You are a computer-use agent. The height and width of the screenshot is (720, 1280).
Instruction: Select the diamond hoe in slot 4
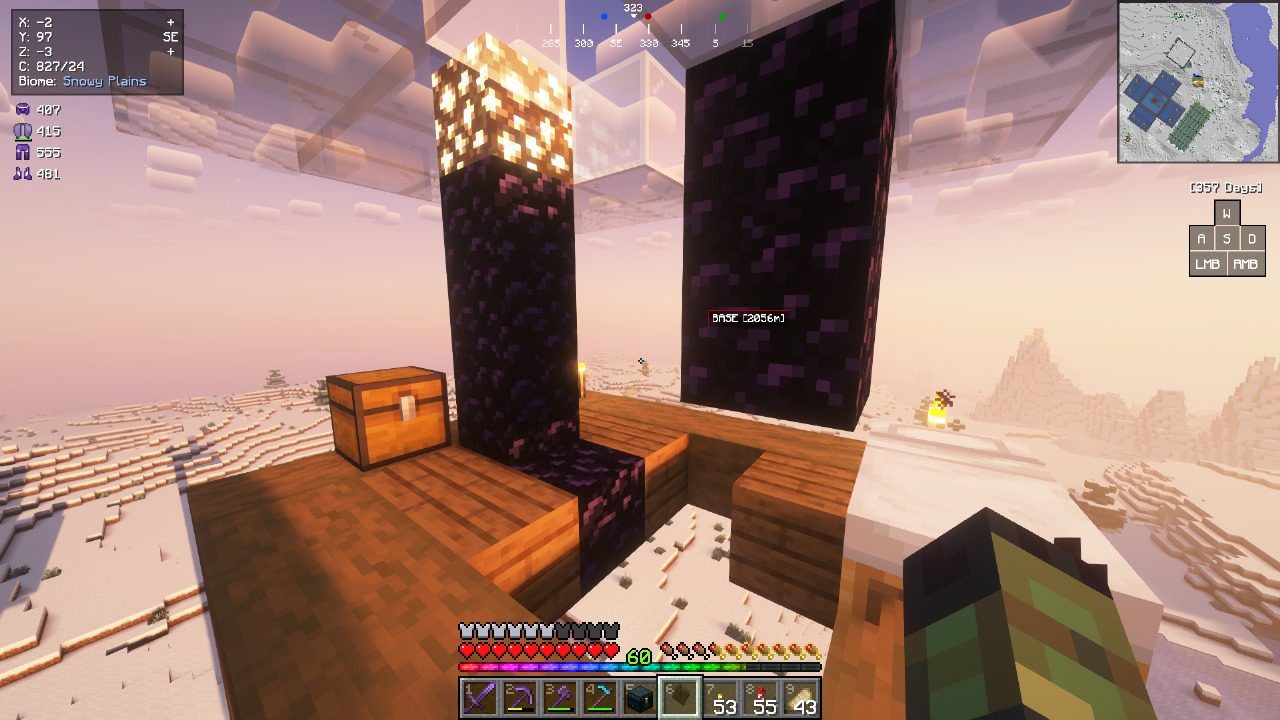point(597,694)
